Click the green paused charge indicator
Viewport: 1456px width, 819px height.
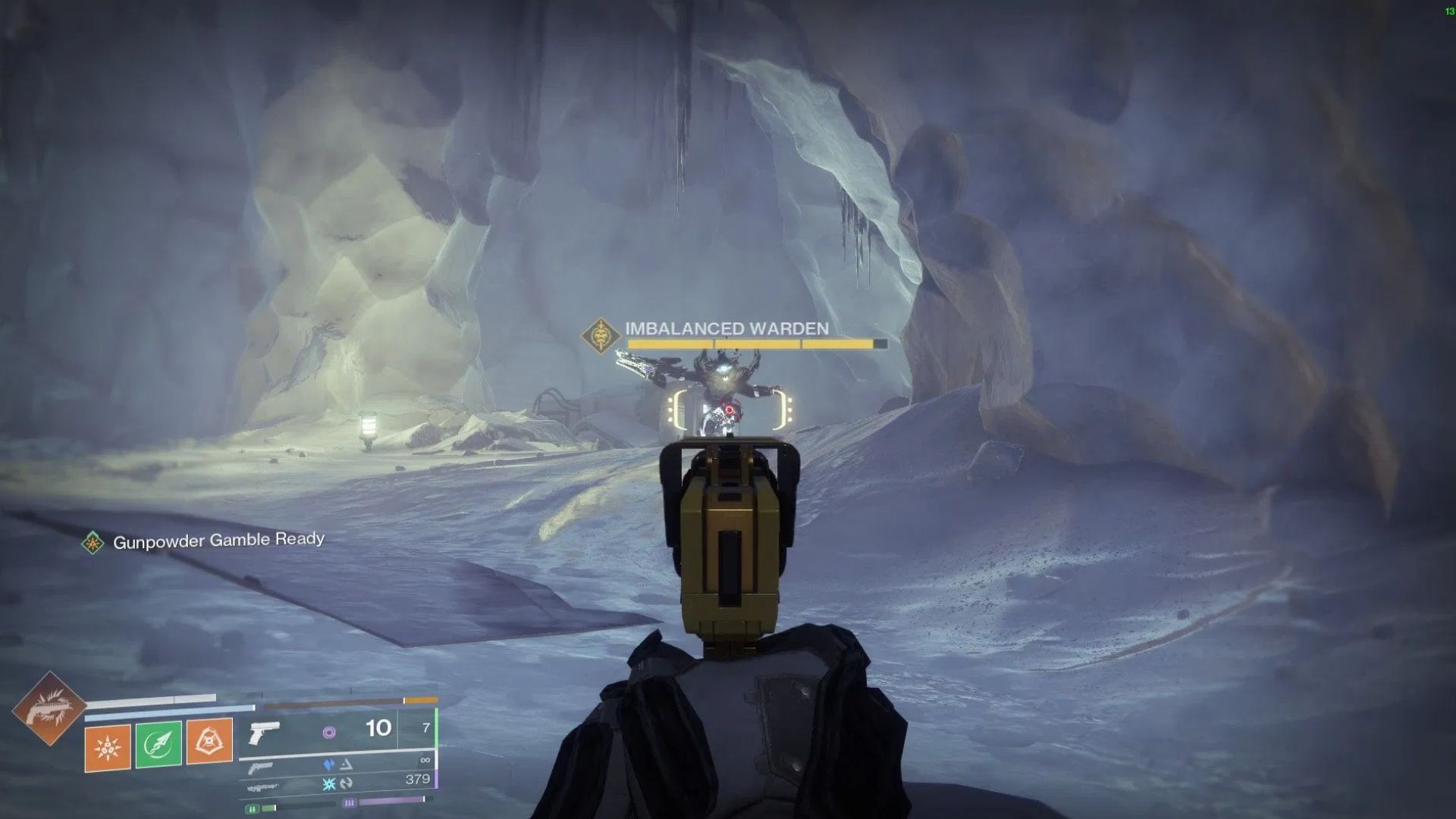[x=253, y=808]
